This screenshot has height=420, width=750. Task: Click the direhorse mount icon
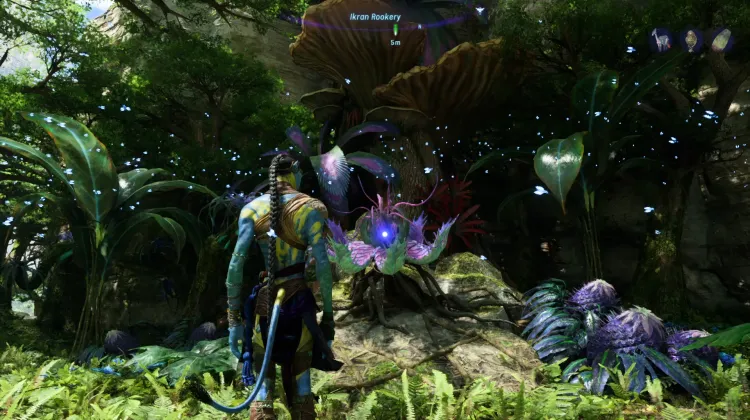point(661,40)
